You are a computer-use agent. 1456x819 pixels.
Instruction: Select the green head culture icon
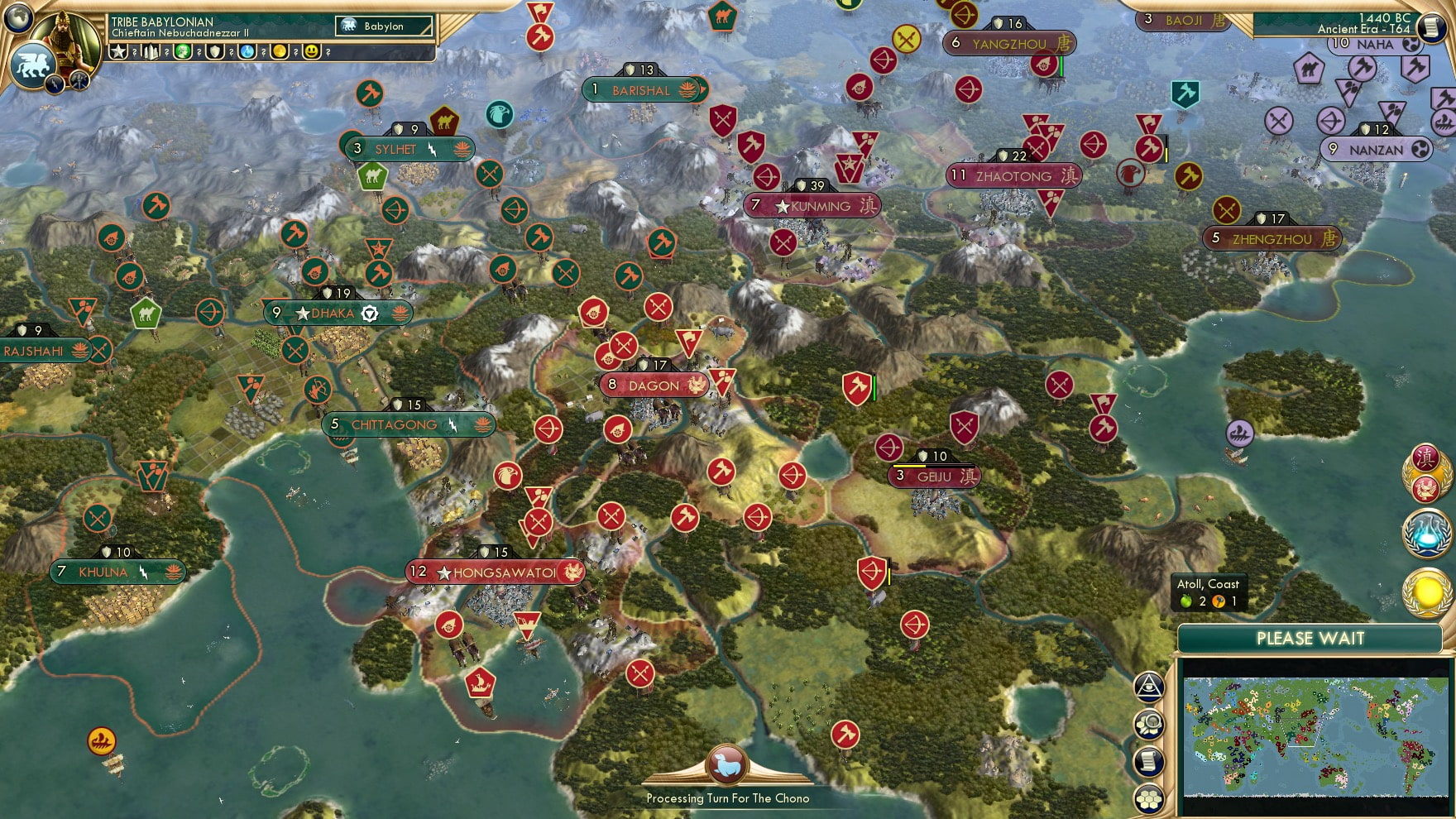point(183,51)
